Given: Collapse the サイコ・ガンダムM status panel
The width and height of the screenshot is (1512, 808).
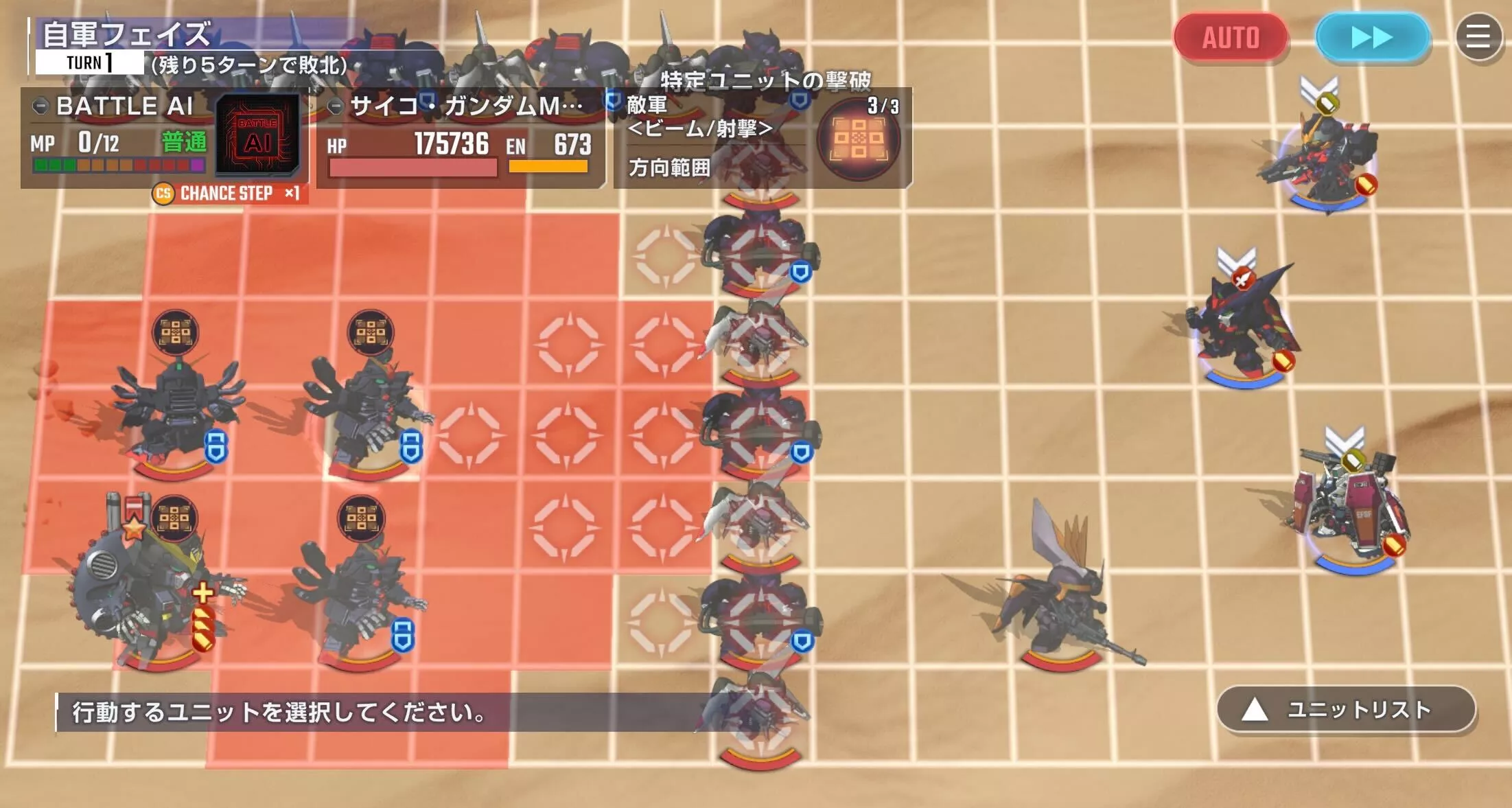Looking at the screenshot, I should click(x=338, y=106).
